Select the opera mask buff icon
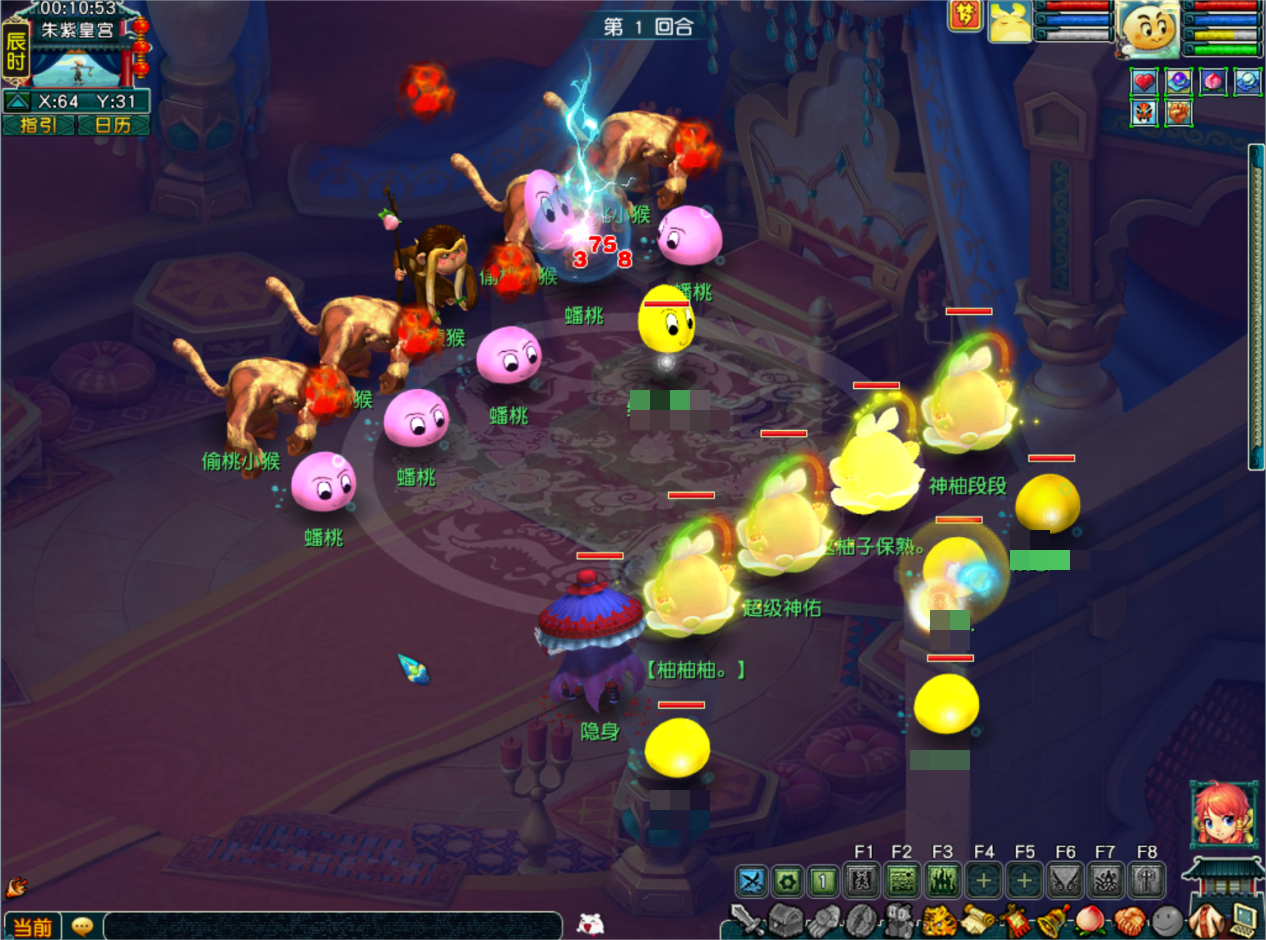 tap(1144, 112)
